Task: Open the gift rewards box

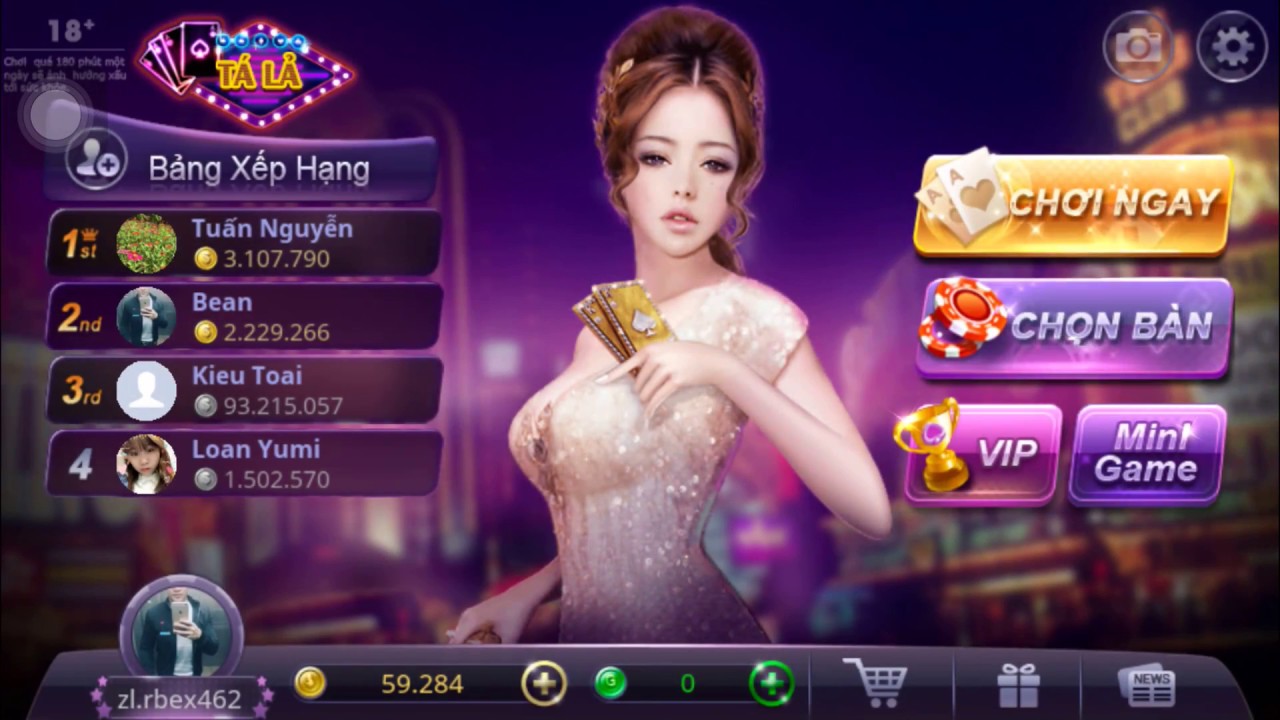Action: [x=1017, y=683]
